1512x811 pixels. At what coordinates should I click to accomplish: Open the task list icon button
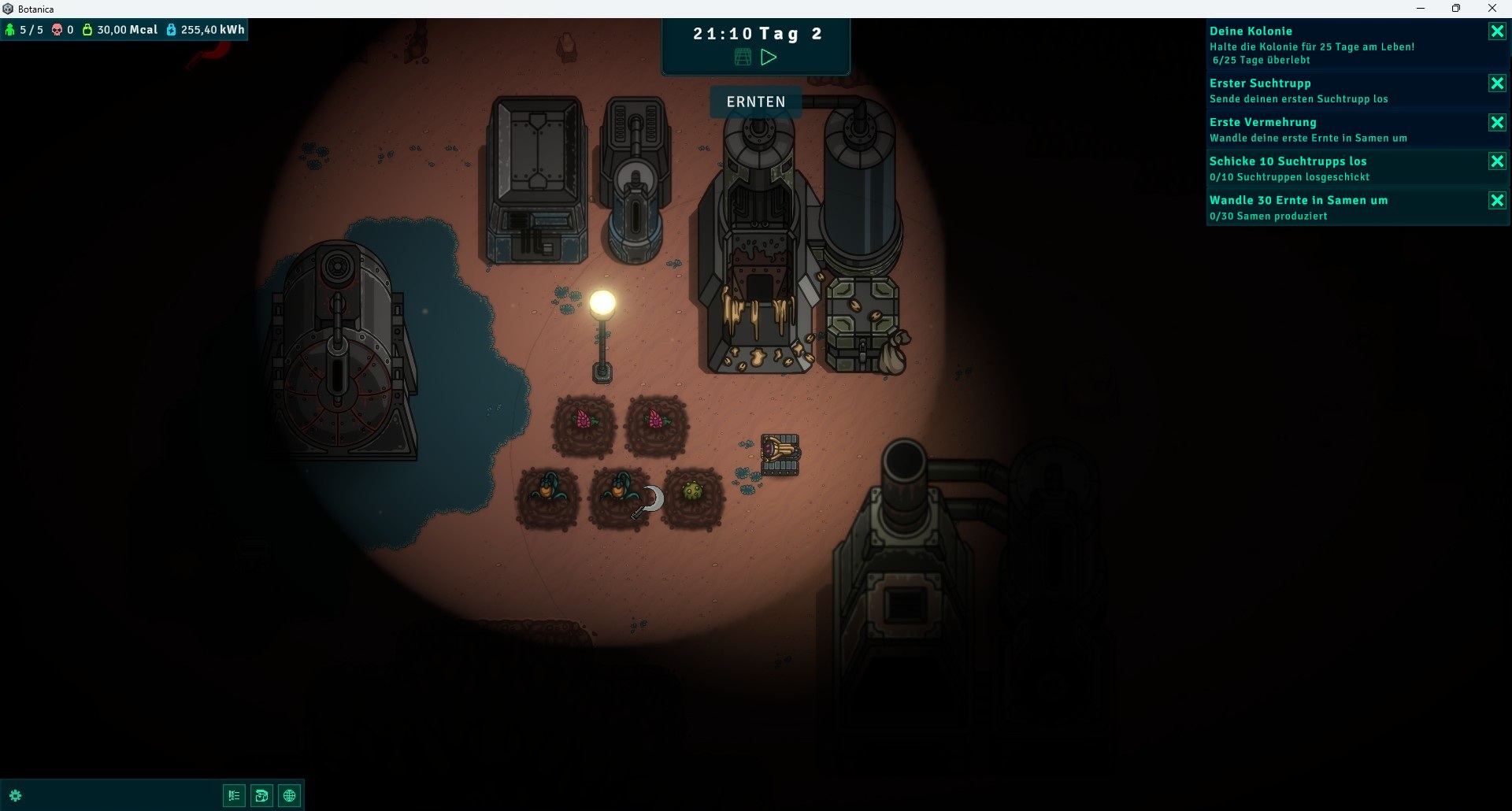pos(234,795)
